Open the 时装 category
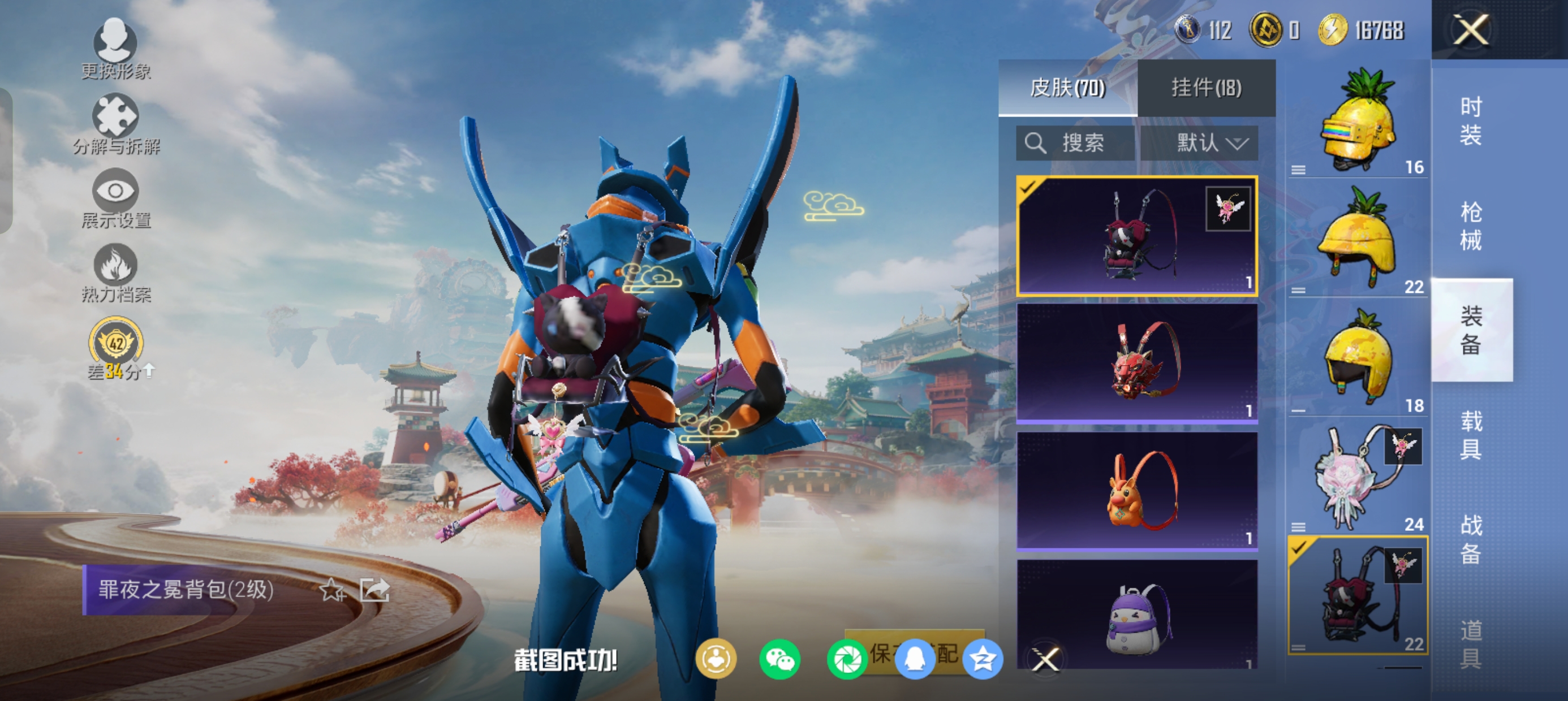The width and height of the screenshot is (1568, 701). (x=1471, y=122)
